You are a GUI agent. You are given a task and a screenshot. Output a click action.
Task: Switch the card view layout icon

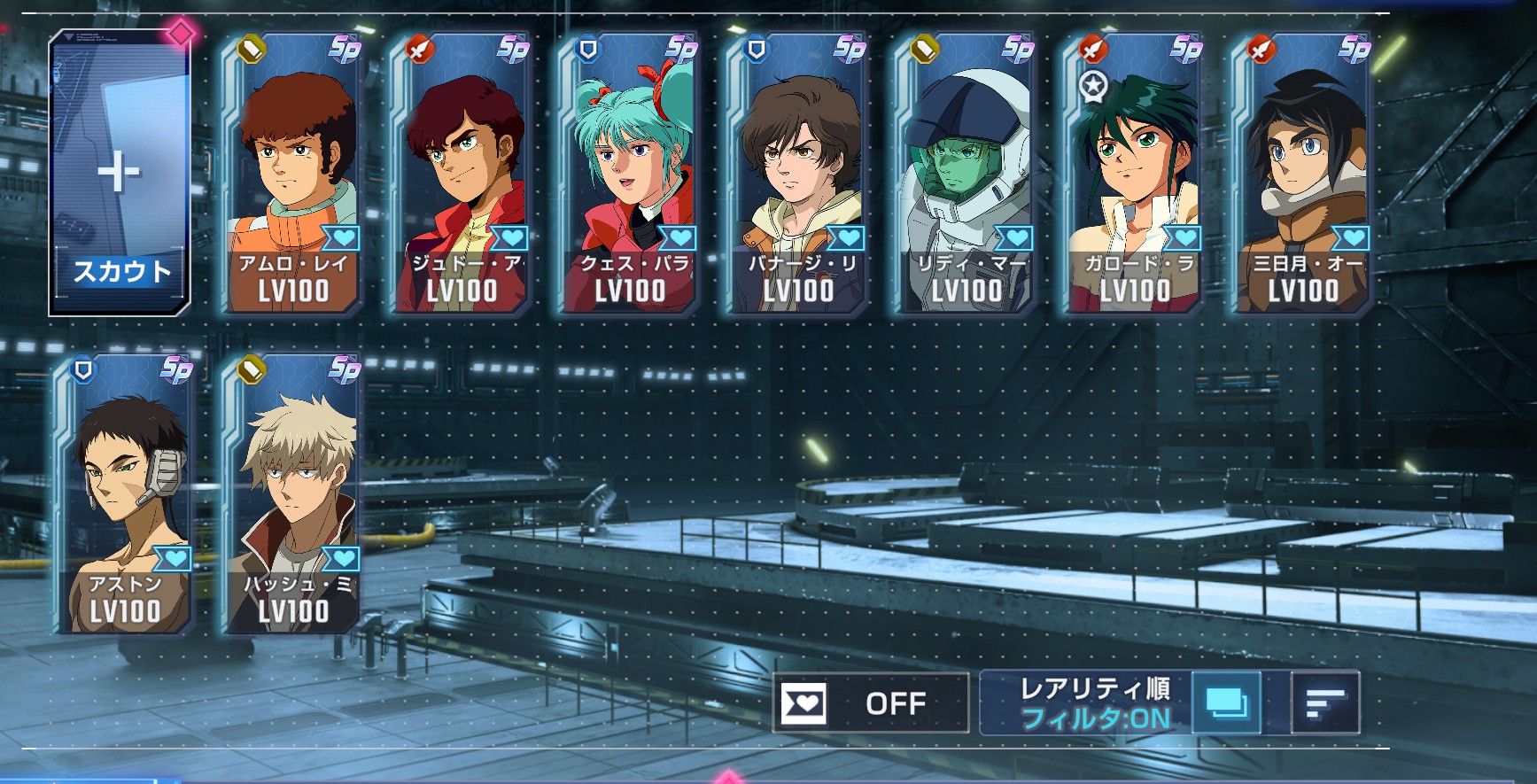1227,703
